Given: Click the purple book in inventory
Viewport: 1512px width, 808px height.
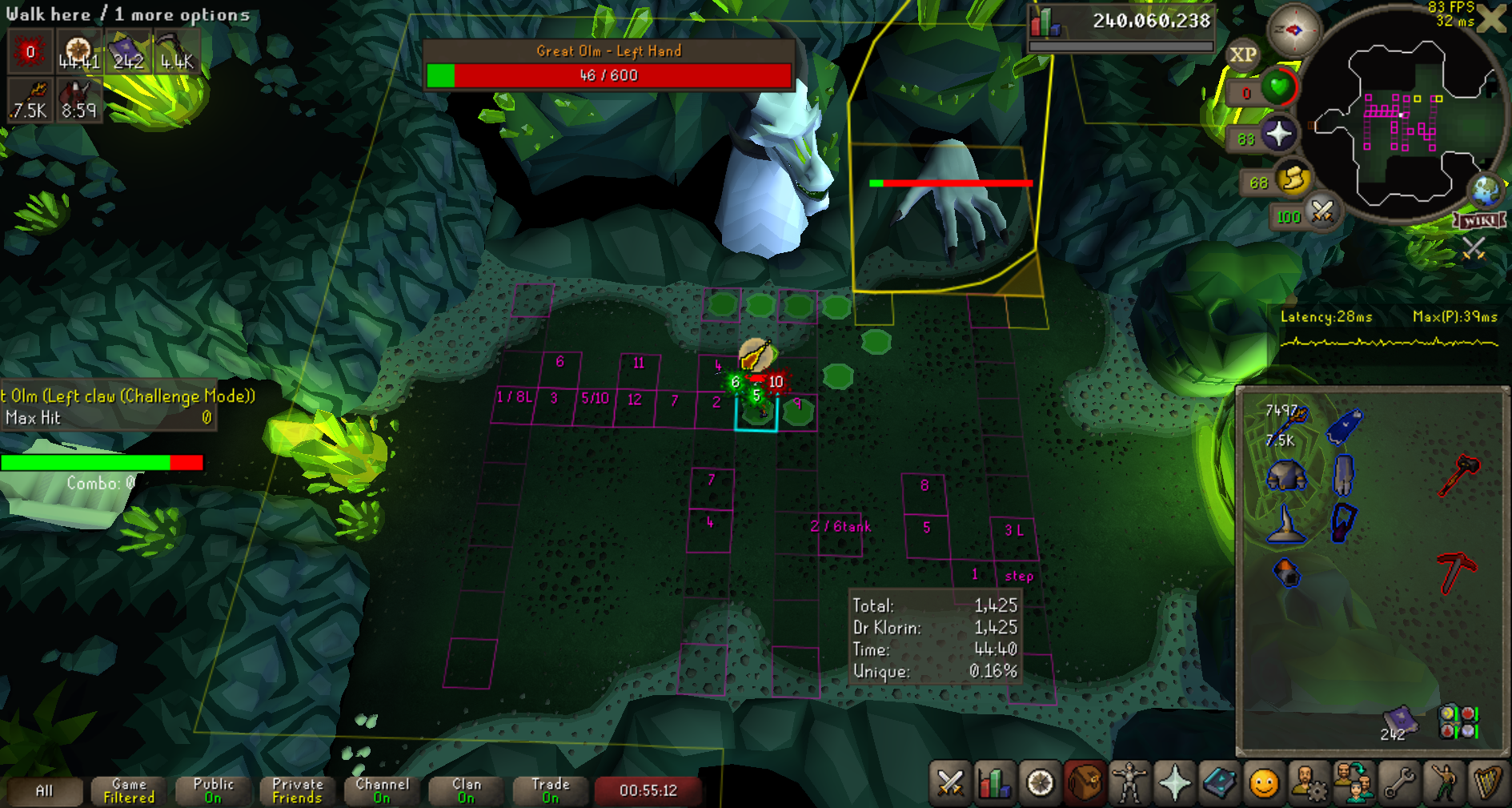Looking at the screenshot, I should click(1398, 719).
